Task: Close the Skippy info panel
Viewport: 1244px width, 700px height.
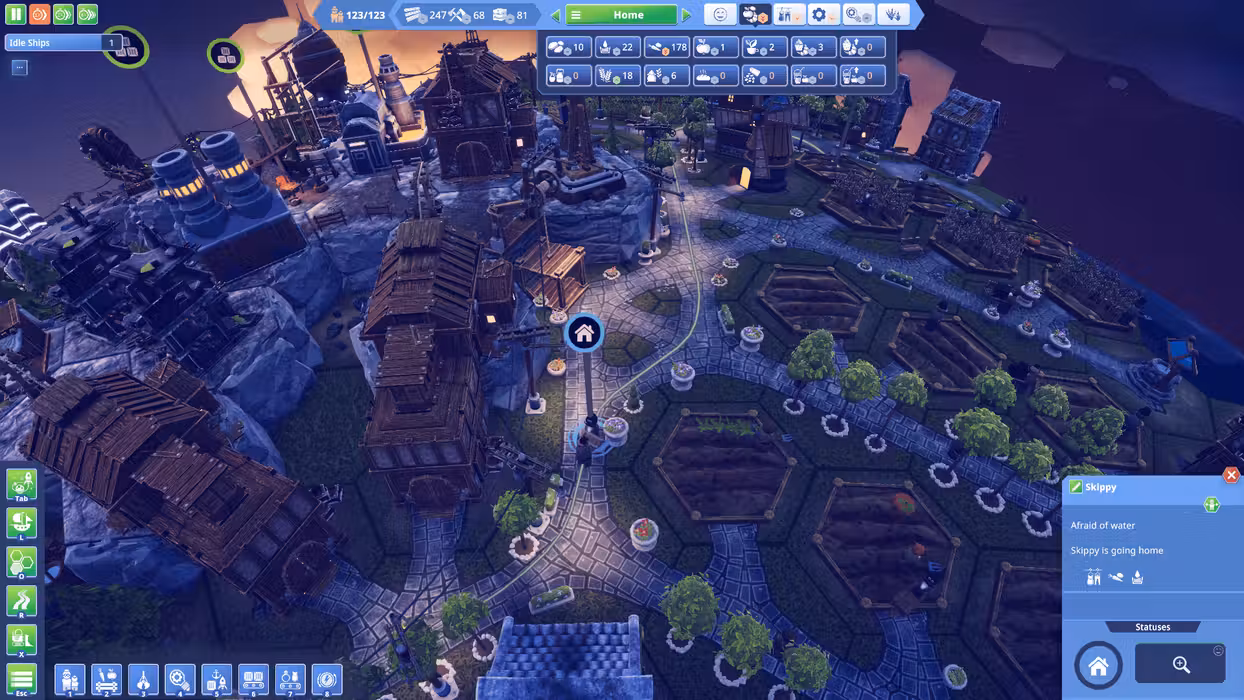Action: (x=1231, y=475)
